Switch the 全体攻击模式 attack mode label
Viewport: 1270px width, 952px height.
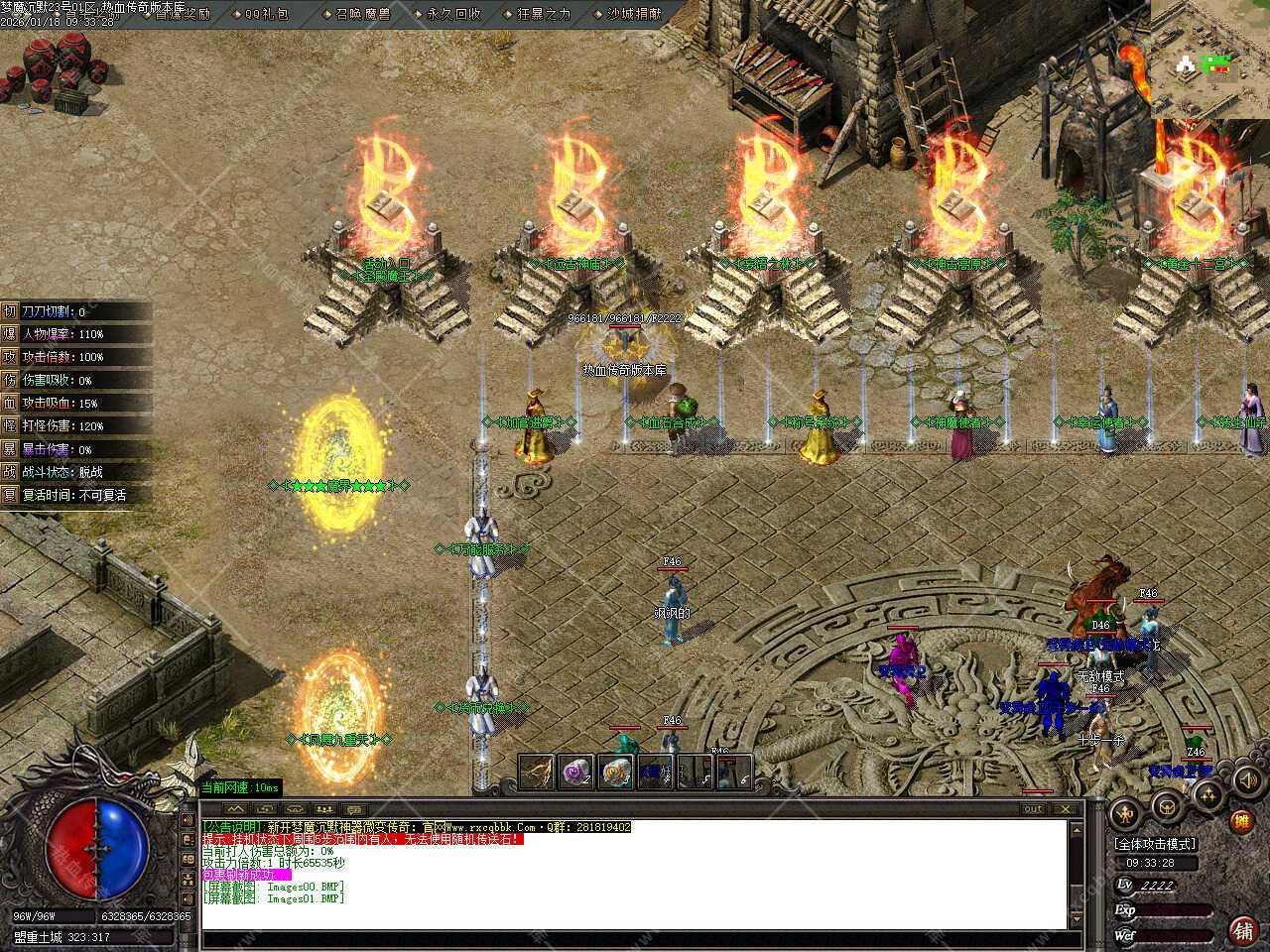click(x=1155, y=844)
